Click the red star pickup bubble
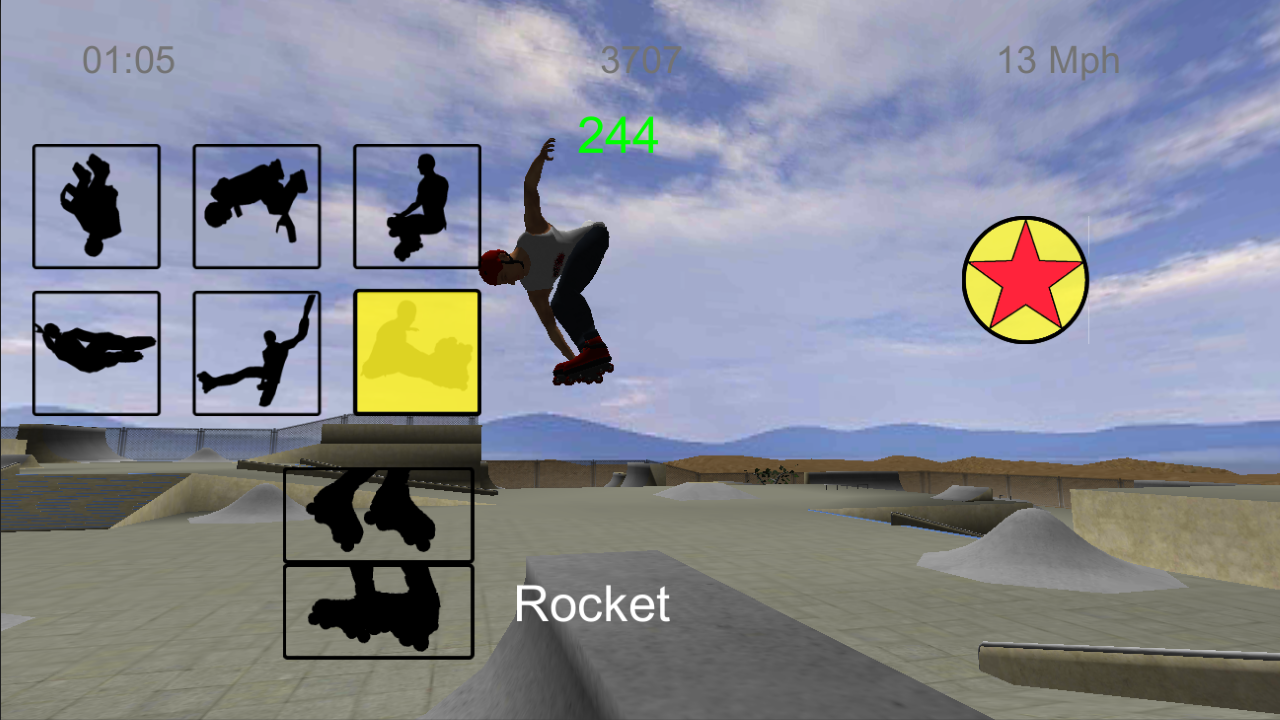Viewport: 1280px width, 720px height. [x=1024, y=279]
